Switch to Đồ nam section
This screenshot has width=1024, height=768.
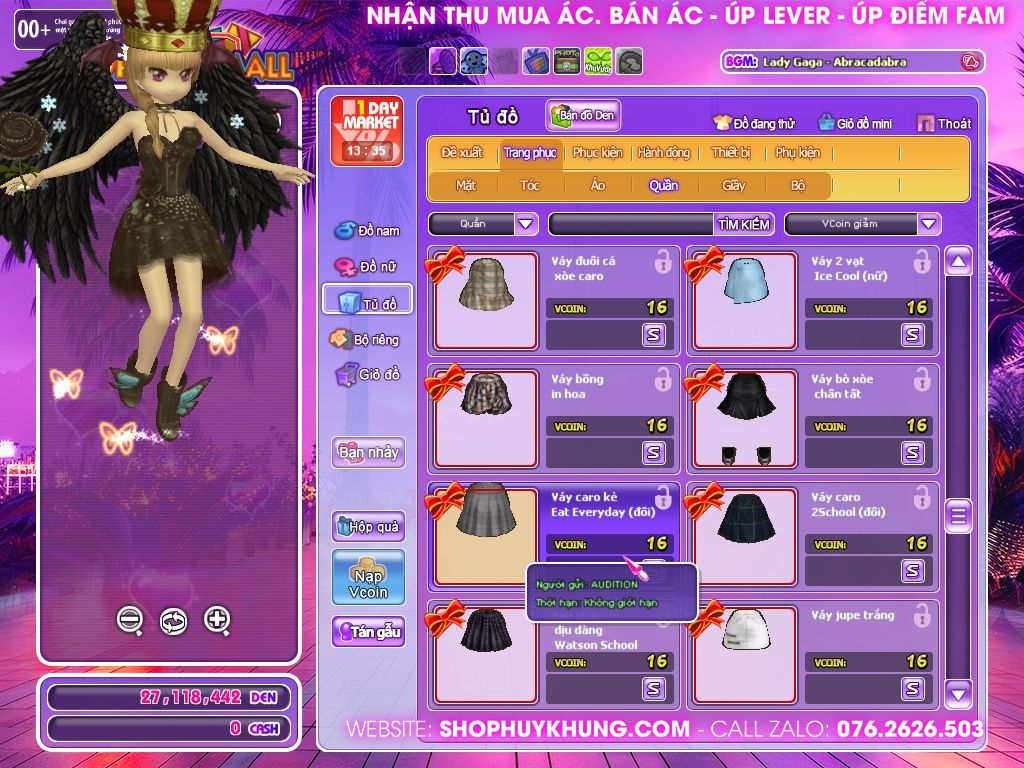point(367,231)
